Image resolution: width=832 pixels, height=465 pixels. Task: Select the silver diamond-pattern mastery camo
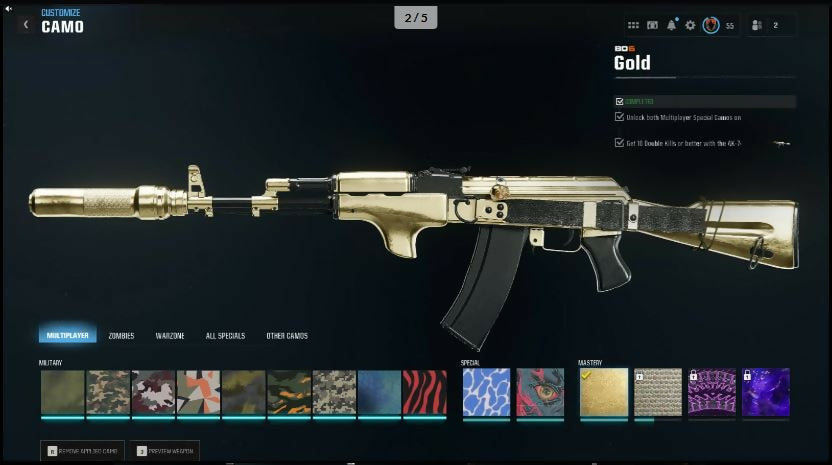point(658,392)
